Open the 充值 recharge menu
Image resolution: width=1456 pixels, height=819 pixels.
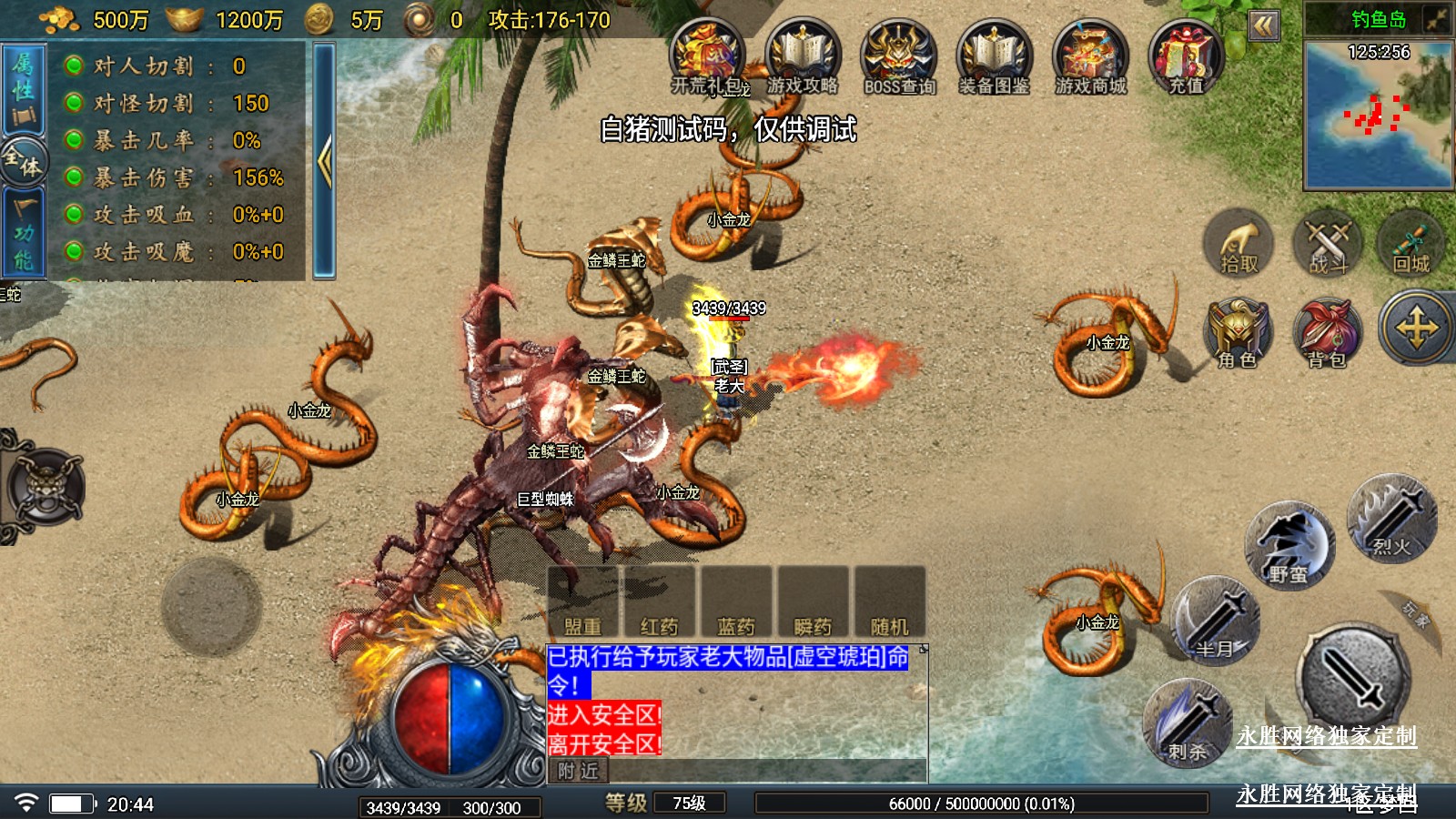tap(1186, 57)
